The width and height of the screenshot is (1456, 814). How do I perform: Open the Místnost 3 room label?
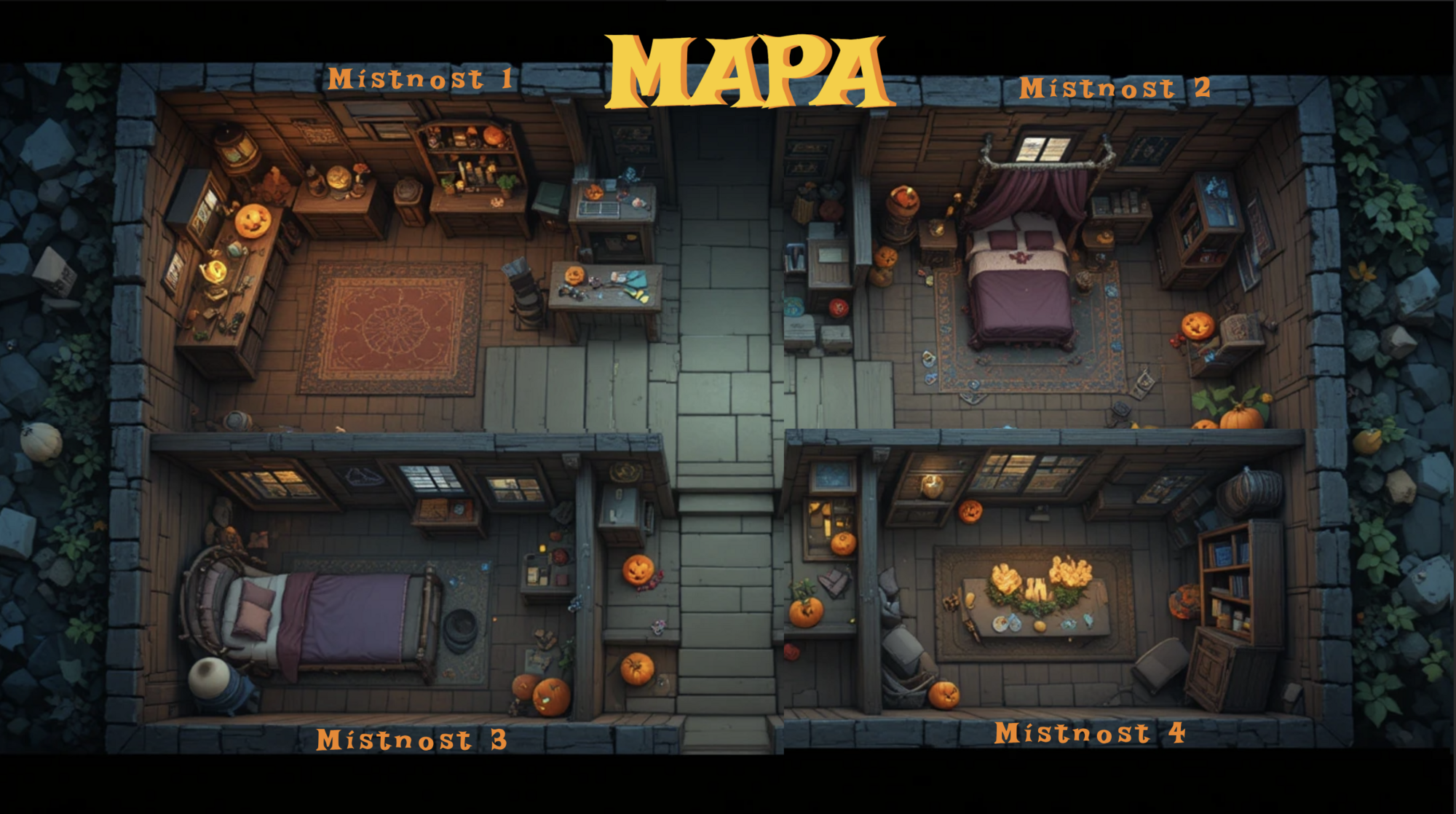tap(411, 740)
